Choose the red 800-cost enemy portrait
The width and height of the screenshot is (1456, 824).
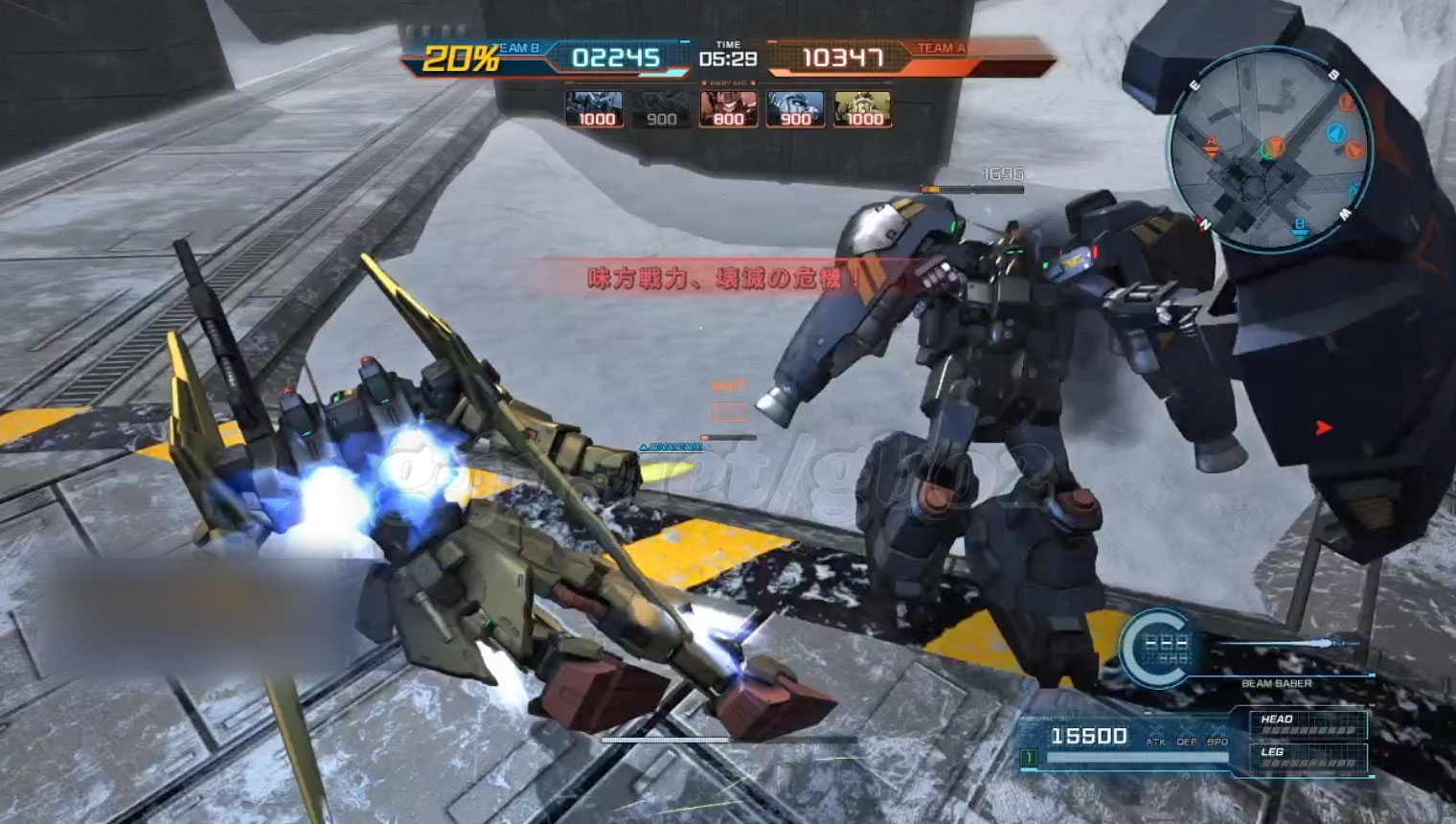728,109
